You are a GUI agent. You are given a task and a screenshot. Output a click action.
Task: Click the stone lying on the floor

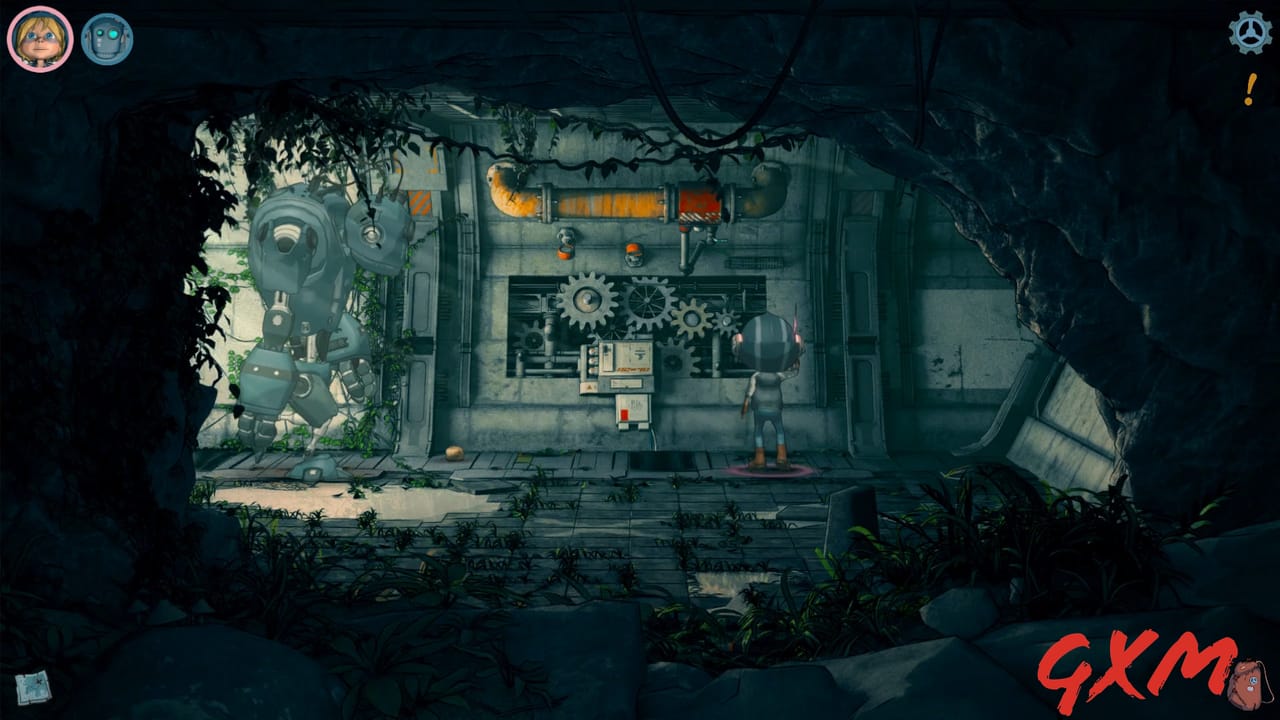tap(456, 452)
